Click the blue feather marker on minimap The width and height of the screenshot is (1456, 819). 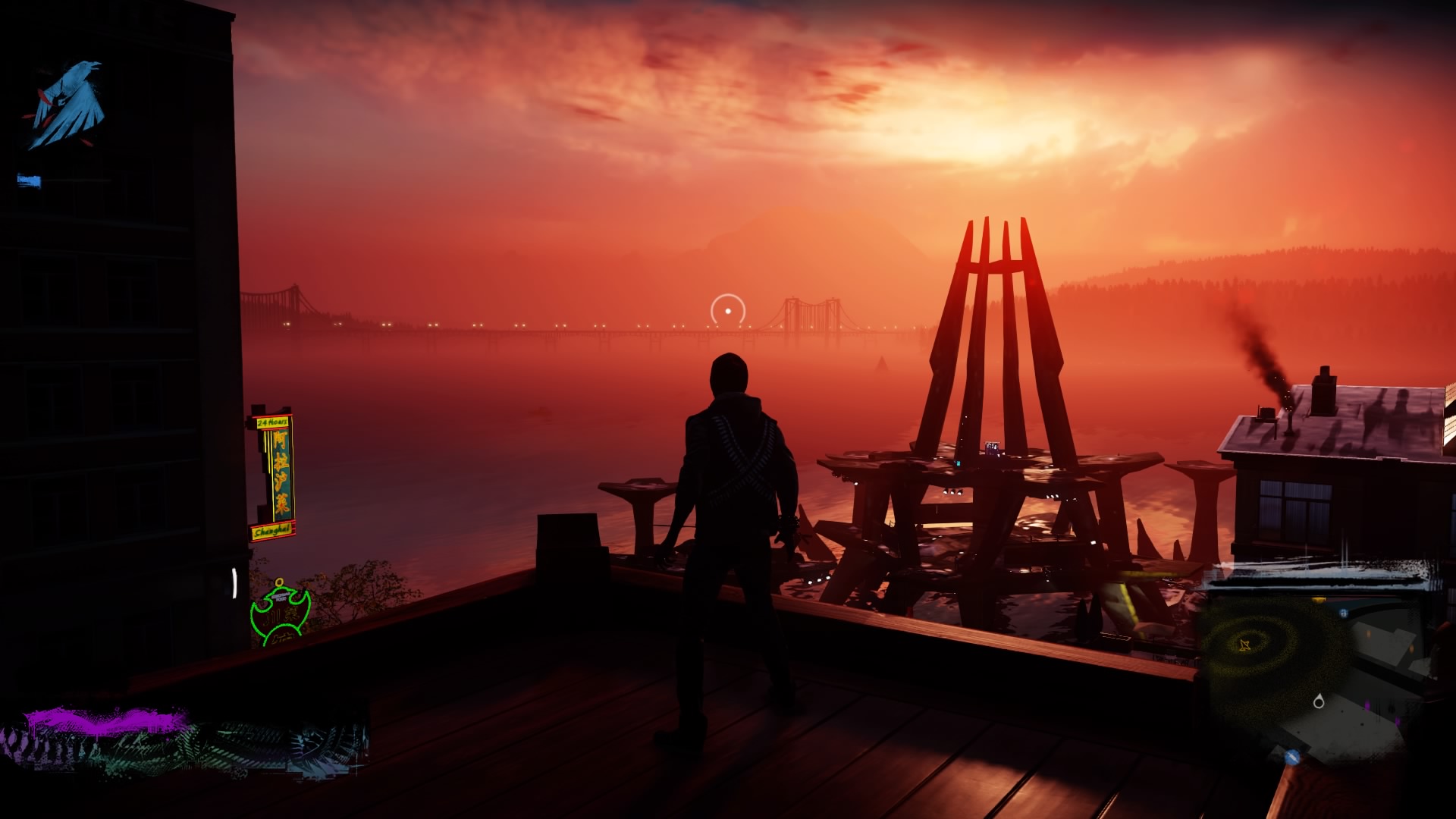(1292, 757)
